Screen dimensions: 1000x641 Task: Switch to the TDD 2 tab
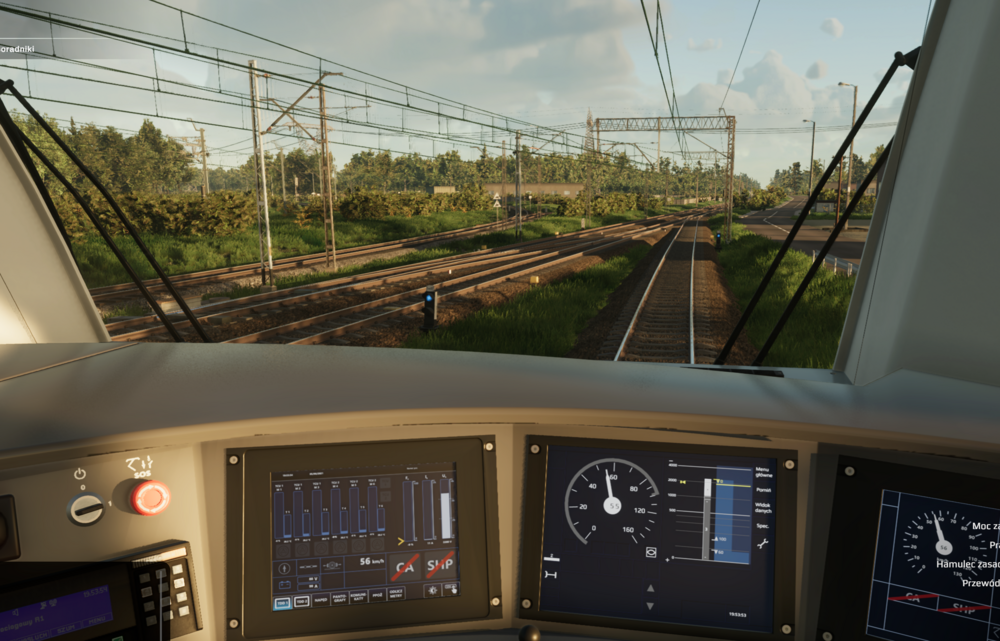301,601
